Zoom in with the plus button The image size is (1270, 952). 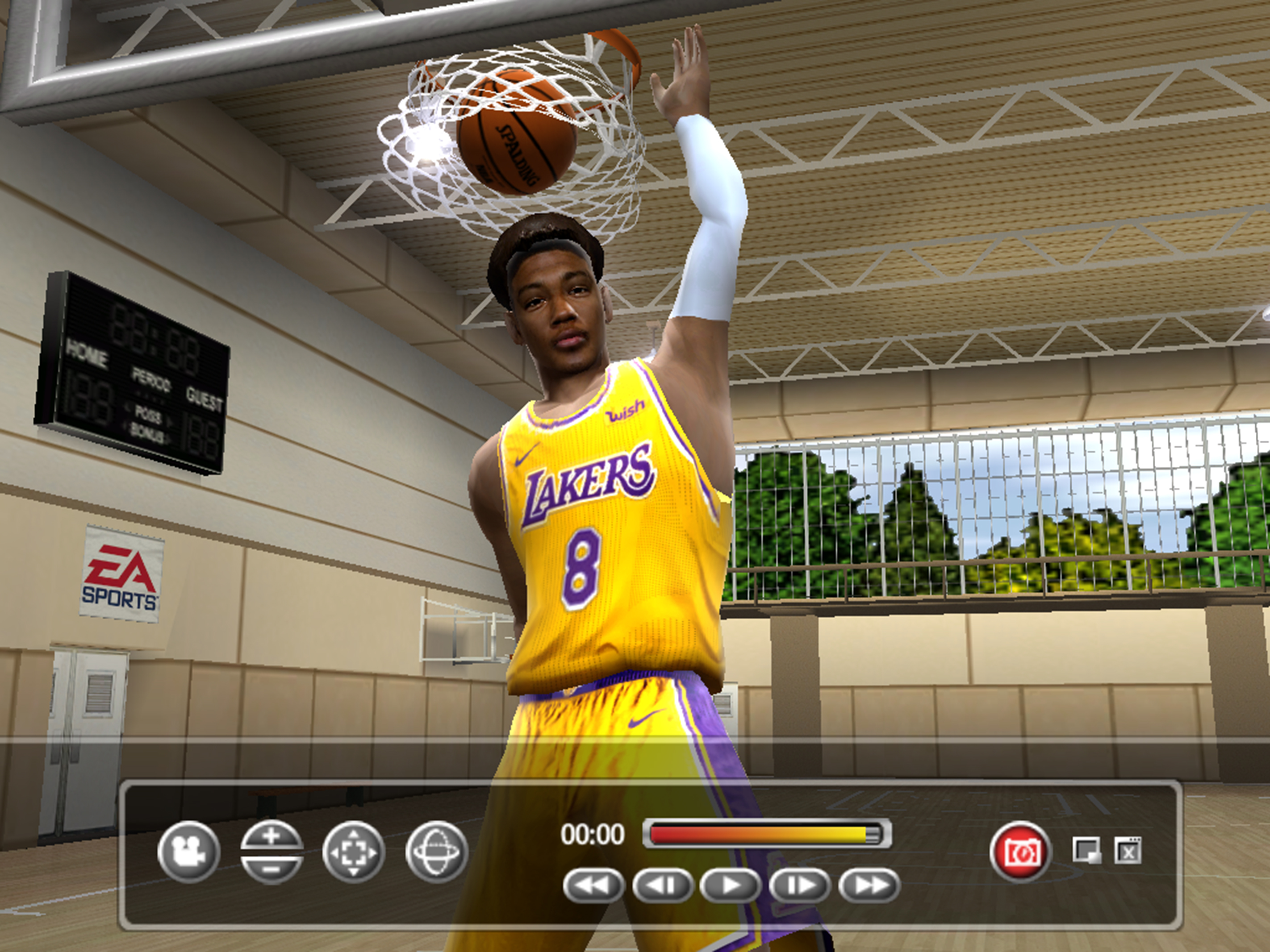click(272, 836)
